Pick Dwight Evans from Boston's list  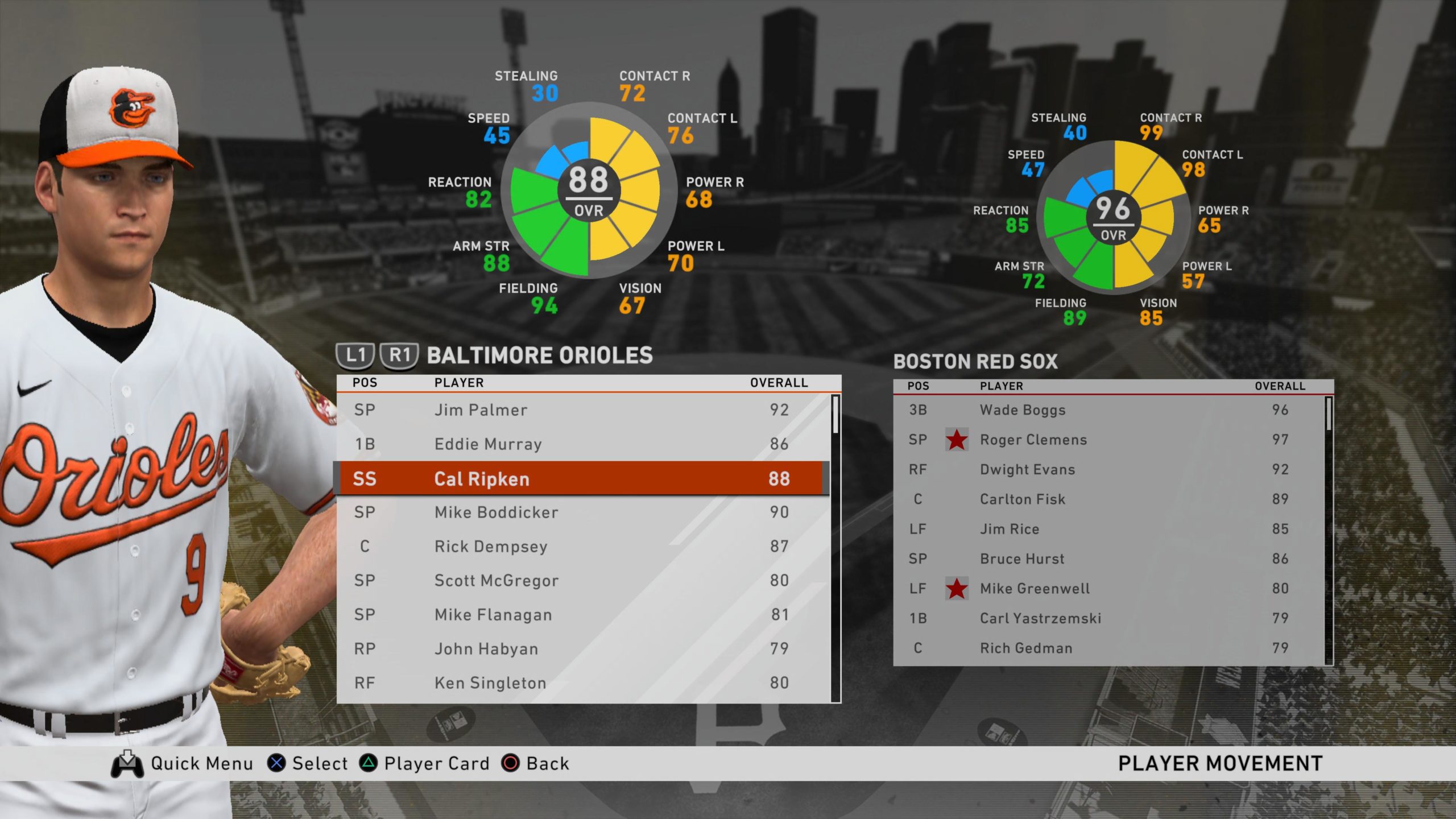coord(1109,470)
